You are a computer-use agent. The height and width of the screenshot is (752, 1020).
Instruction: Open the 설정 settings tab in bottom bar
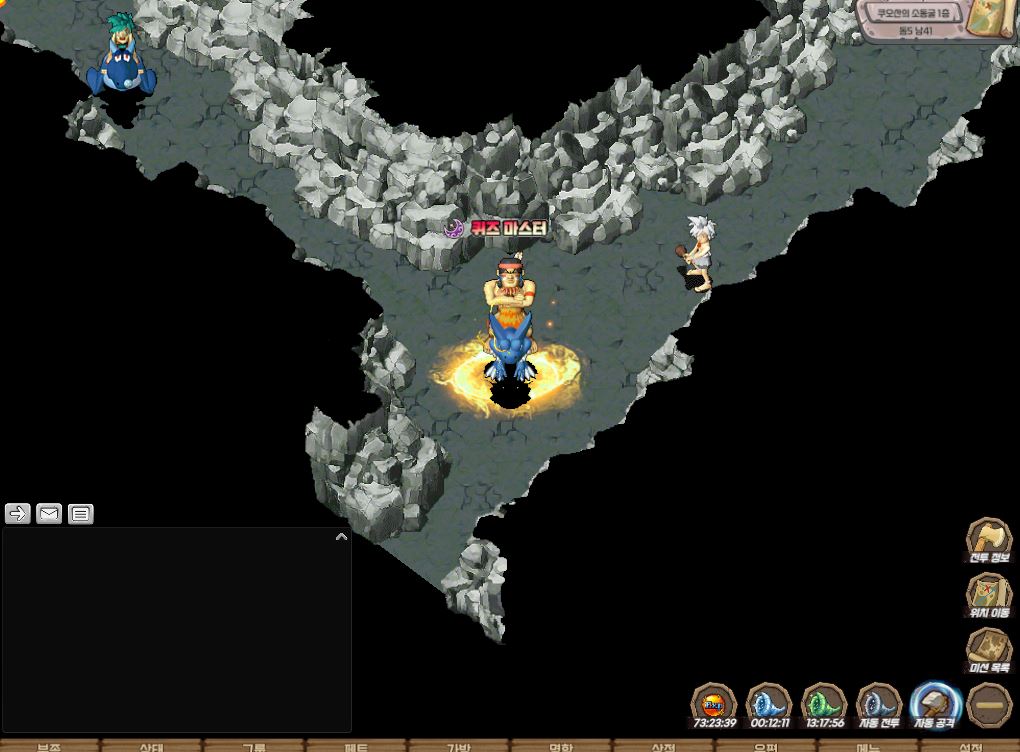click(970, 746)
